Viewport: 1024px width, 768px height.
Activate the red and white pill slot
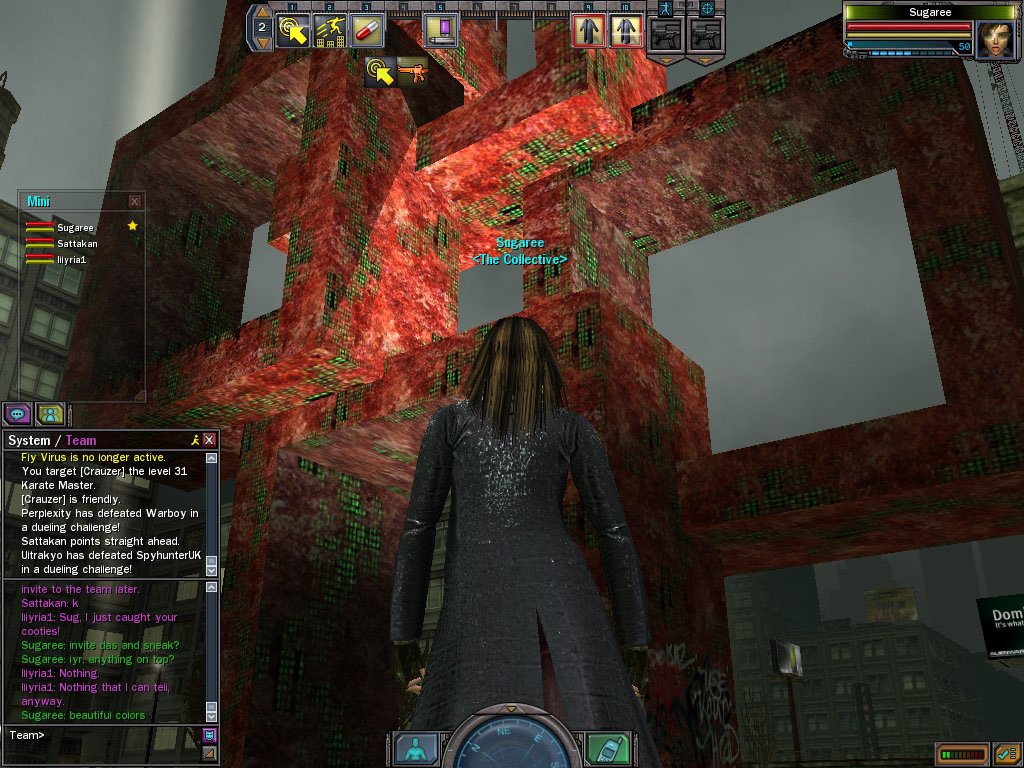(x=369, y=30)
